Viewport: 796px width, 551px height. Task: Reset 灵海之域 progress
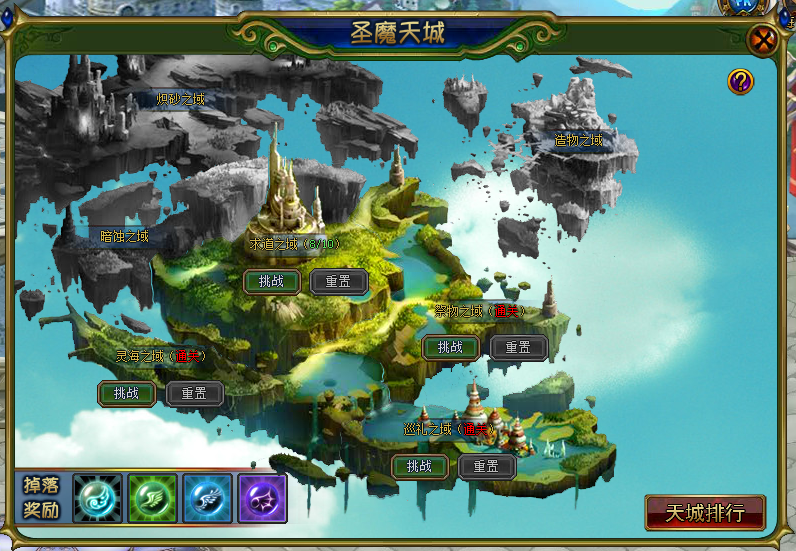point(194,393)
